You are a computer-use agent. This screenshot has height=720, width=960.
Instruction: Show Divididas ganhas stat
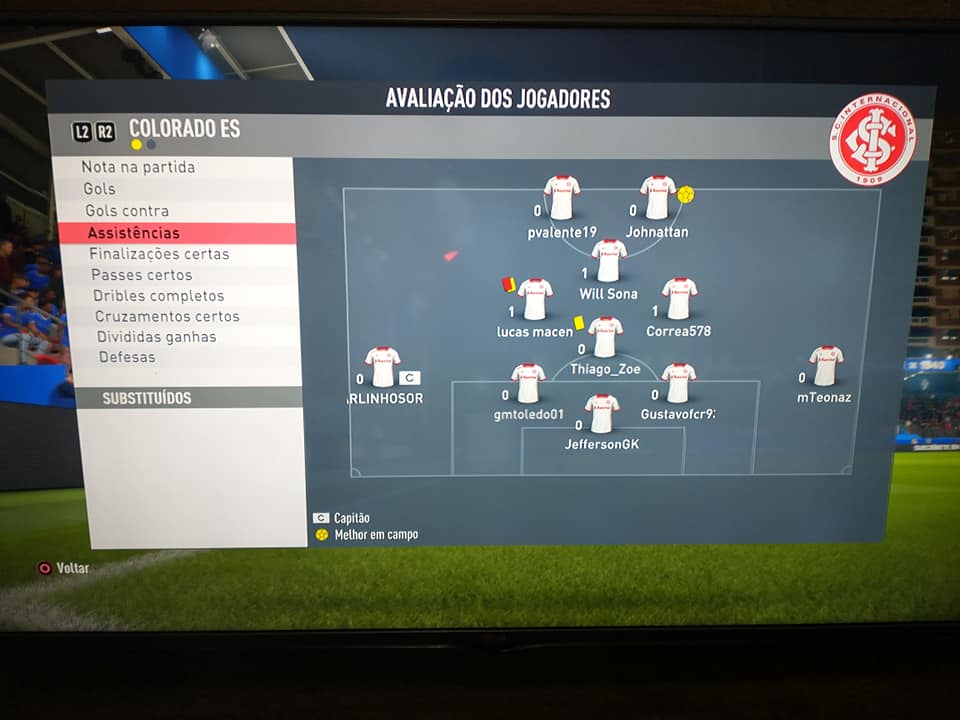156,337
